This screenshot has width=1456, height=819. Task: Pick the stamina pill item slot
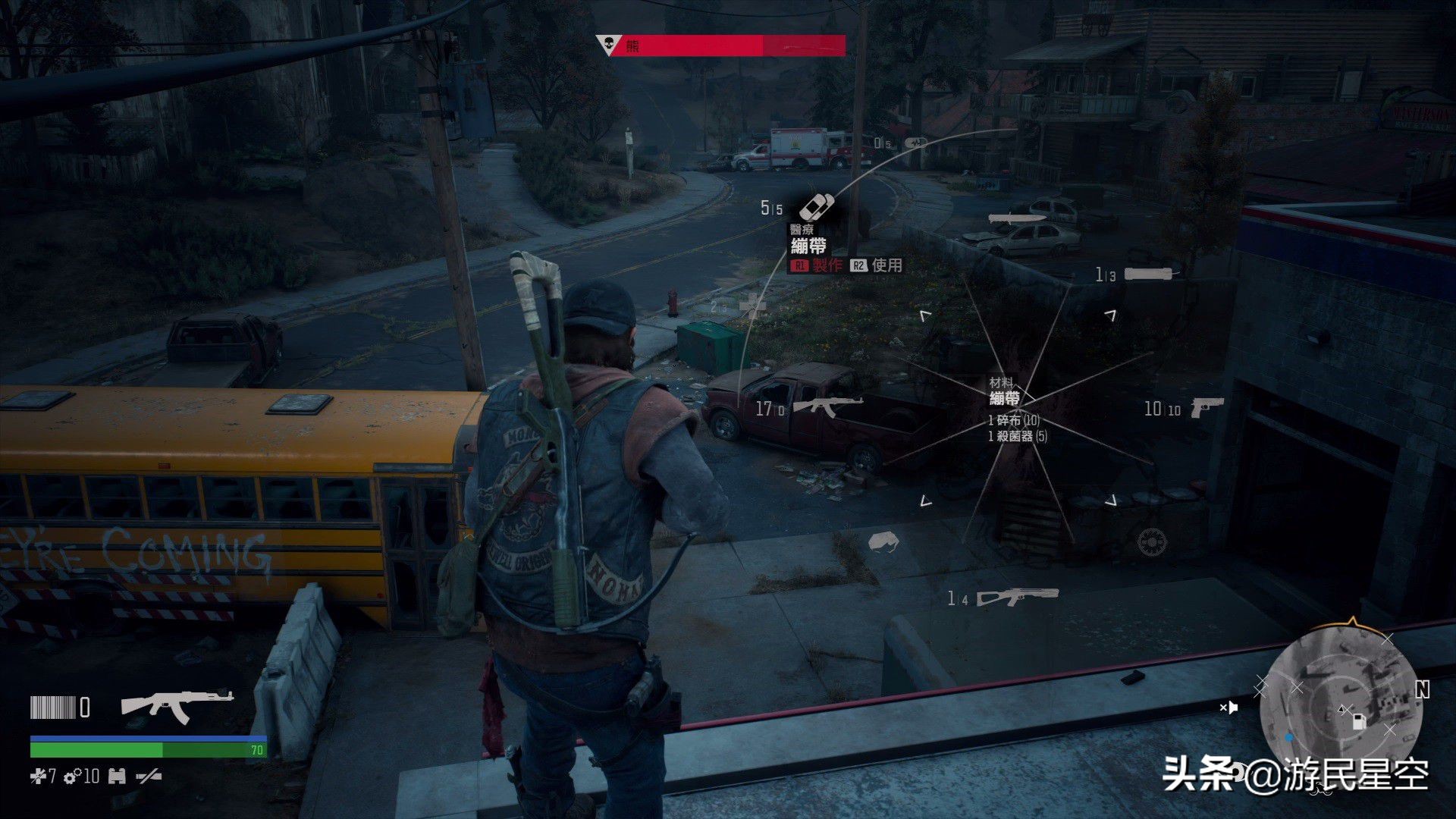[917, 142]
